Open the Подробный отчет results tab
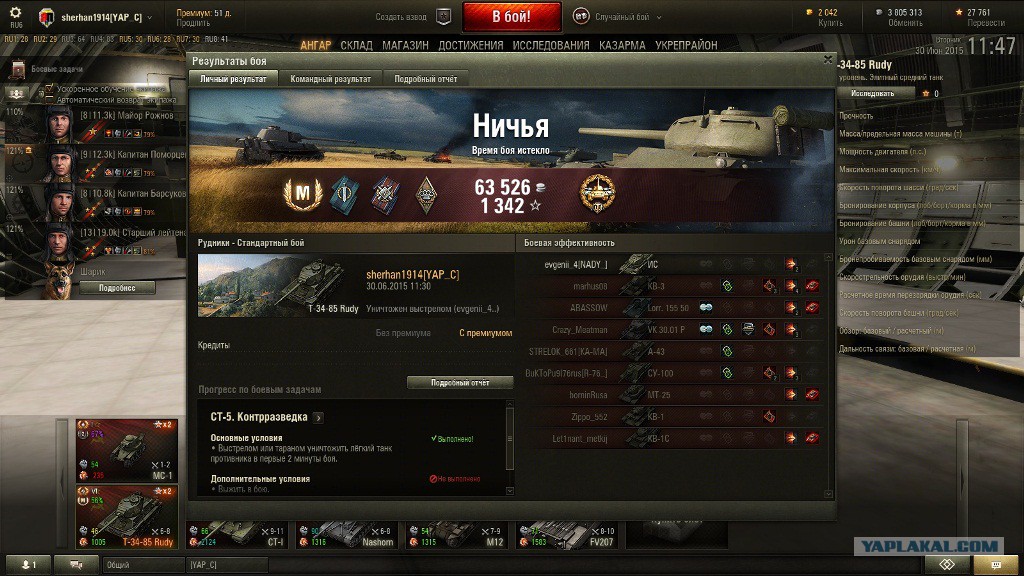1024x576 pixels. 425,79
